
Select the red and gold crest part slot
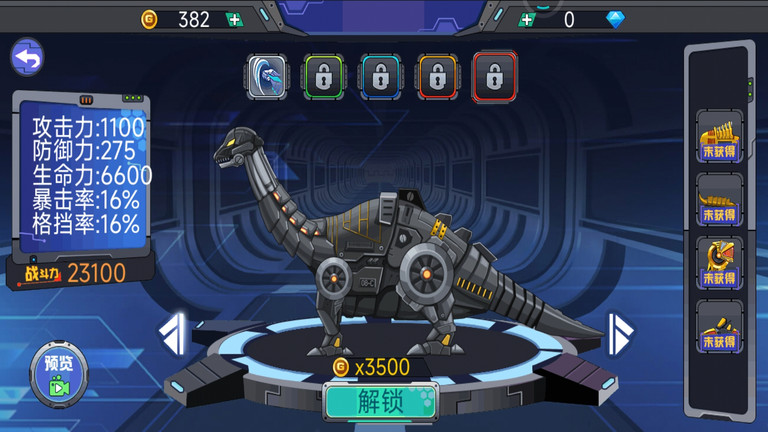[x=719, y=262]
